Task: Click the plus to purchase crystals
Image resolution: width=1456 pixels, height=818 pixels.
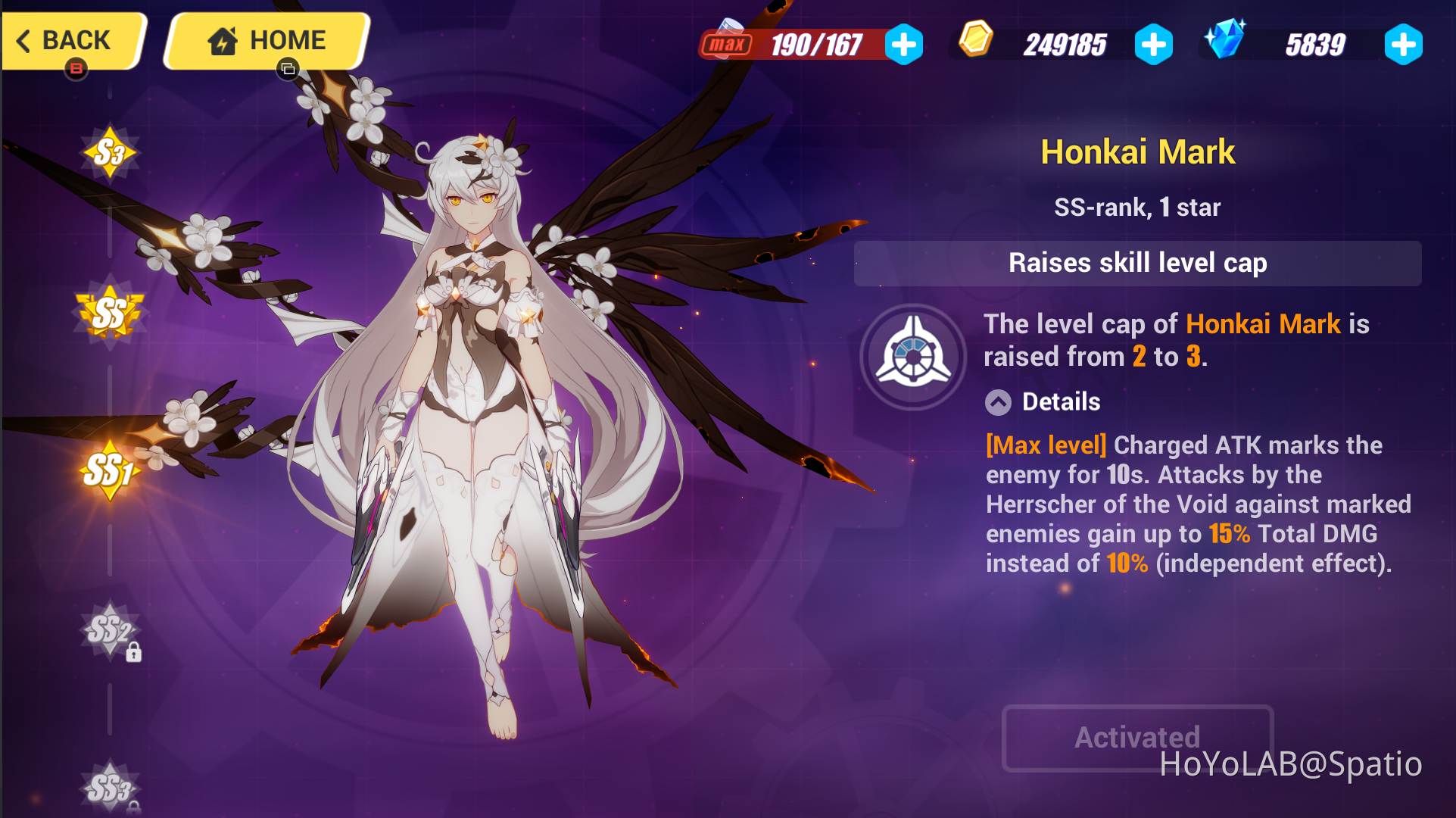Action: [x=1403, y=44]
